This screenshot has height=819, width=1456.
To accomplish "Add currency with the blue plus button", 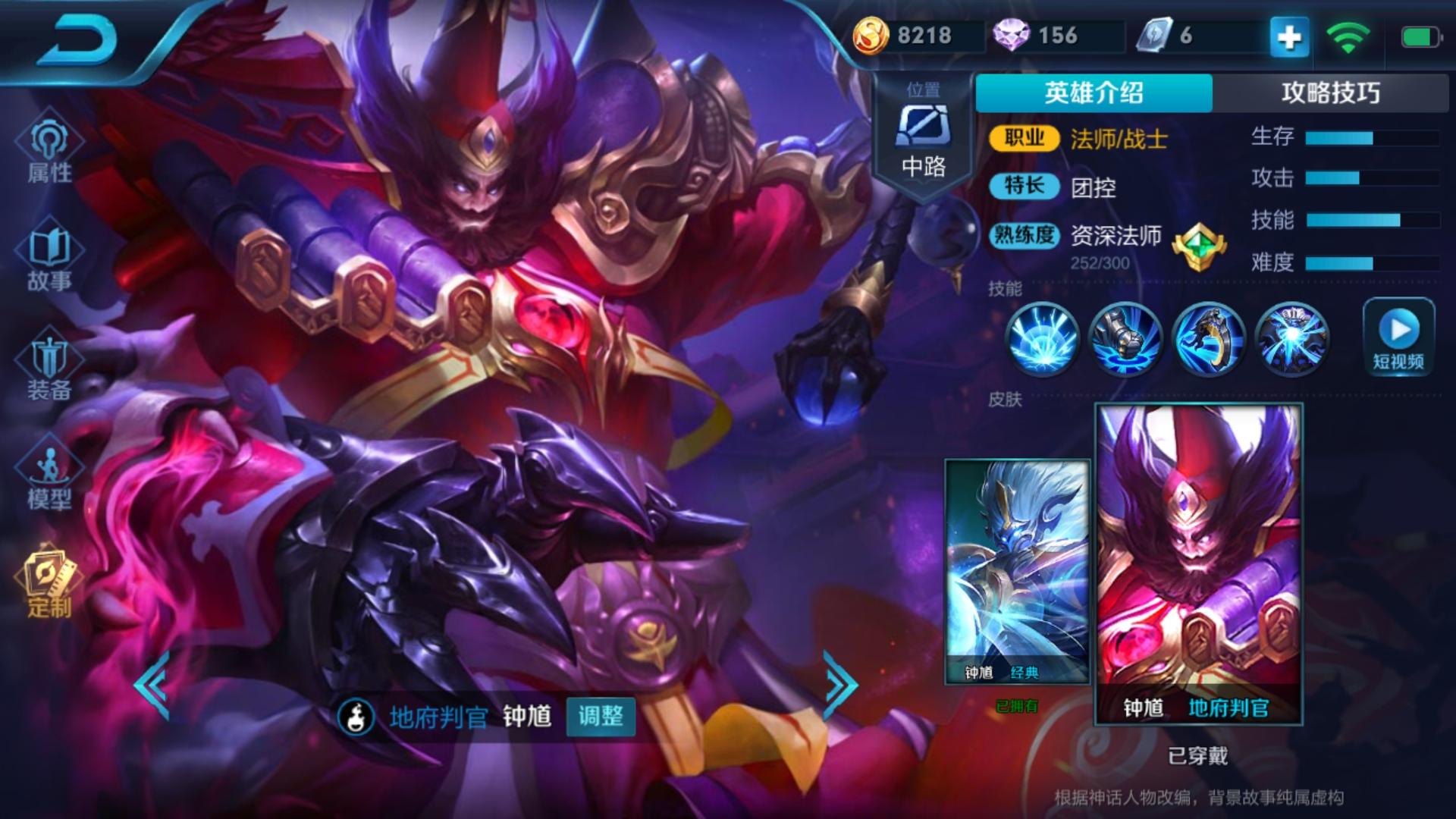I will pyautogui.click(x=1289, y=36).
